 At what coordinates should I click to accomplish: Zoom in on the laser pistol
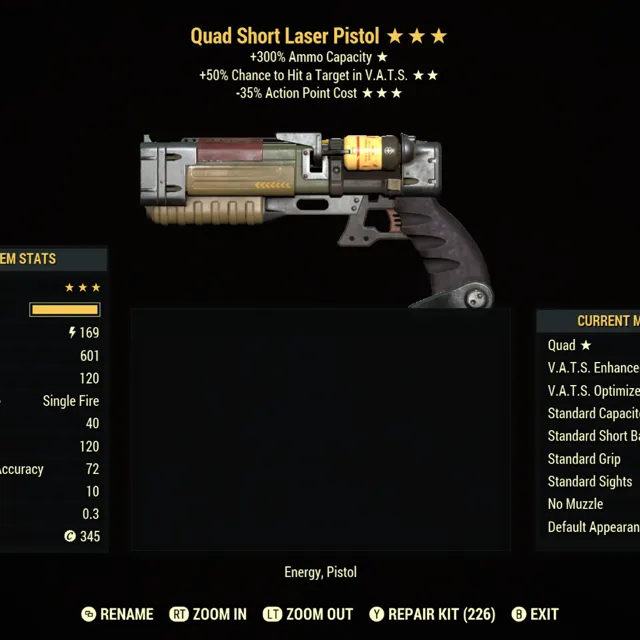(208, 614)
